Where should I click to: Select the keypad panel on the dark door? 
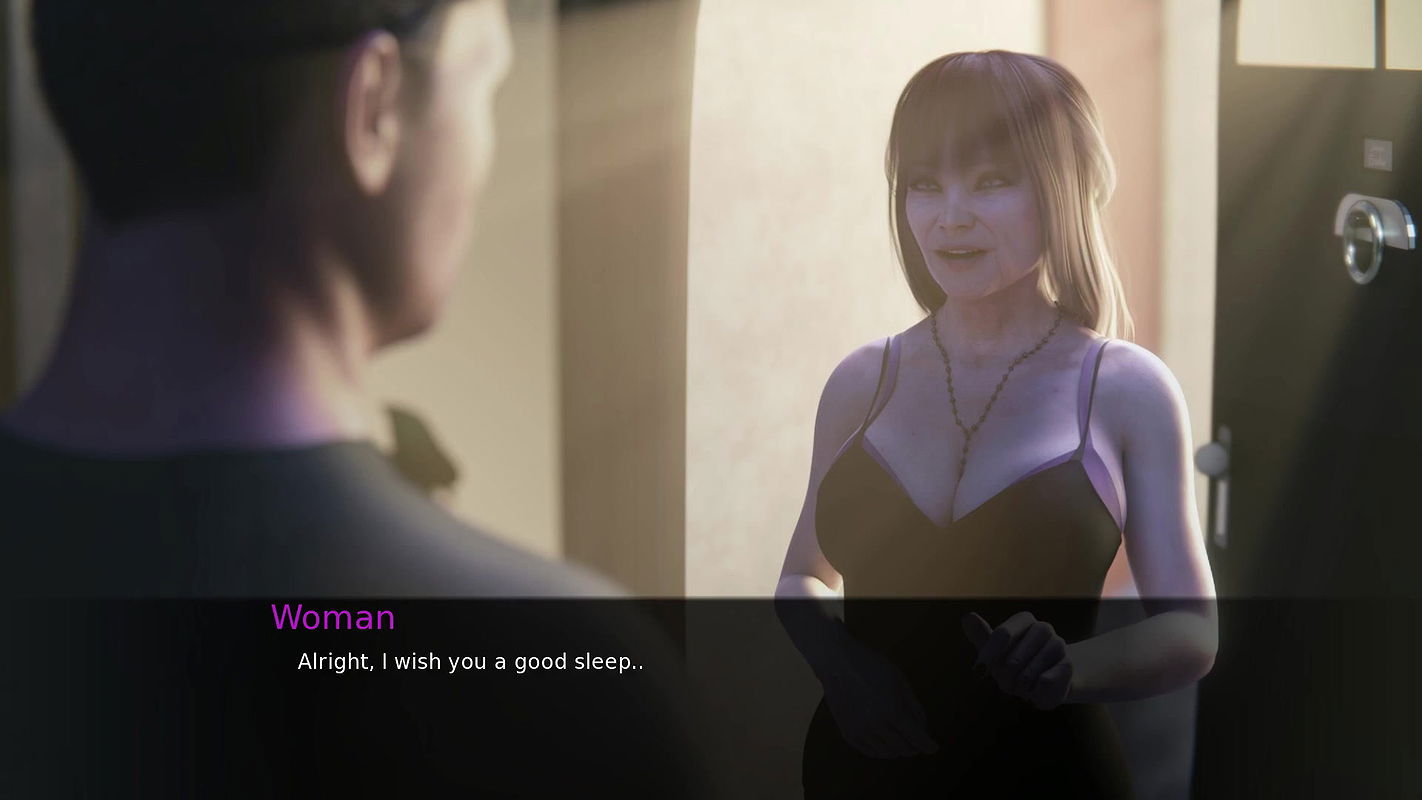[1377, 152]
